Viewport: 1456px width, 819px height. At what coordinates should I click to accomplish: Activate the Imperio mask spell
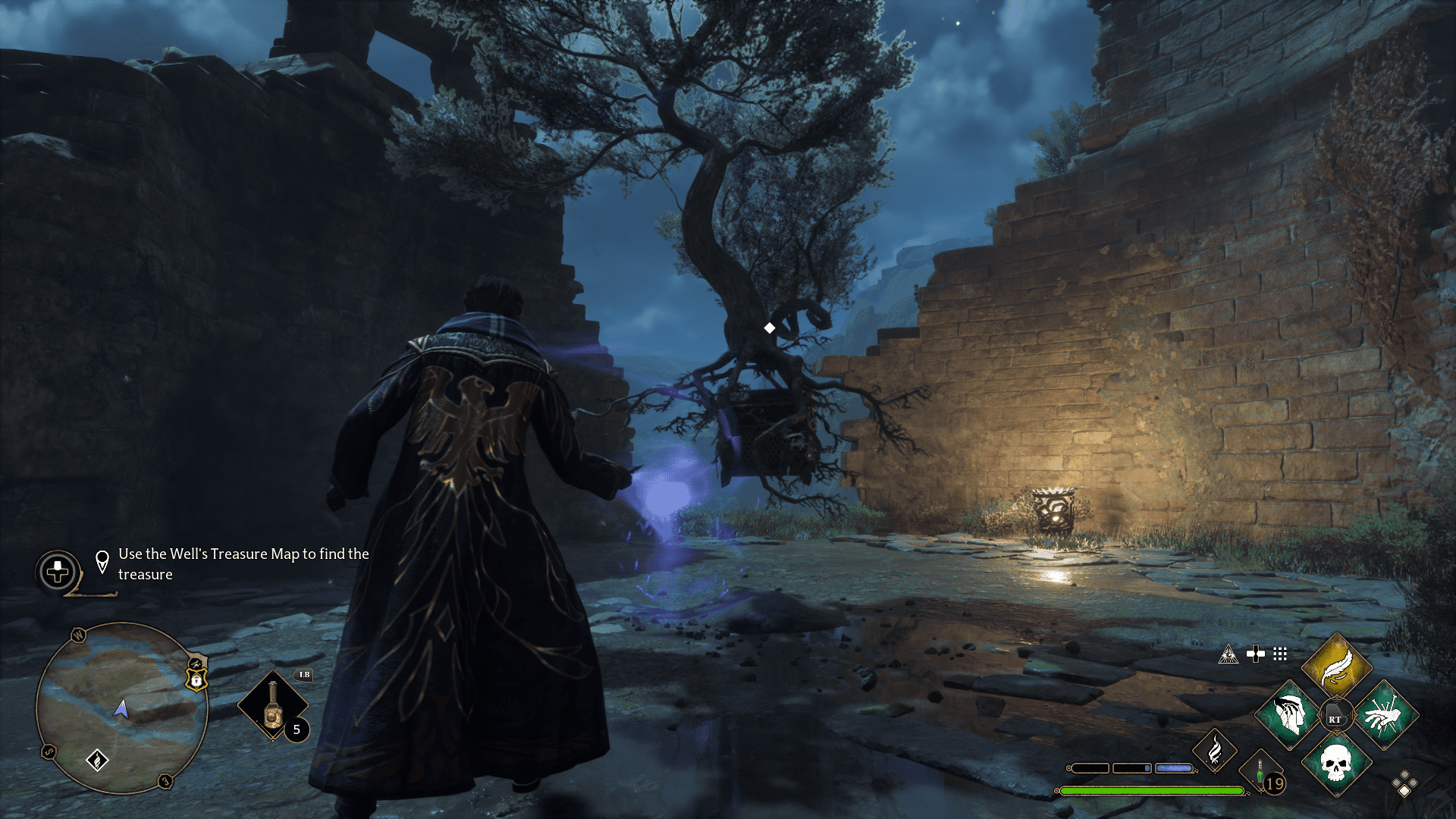coord(1288,714)
